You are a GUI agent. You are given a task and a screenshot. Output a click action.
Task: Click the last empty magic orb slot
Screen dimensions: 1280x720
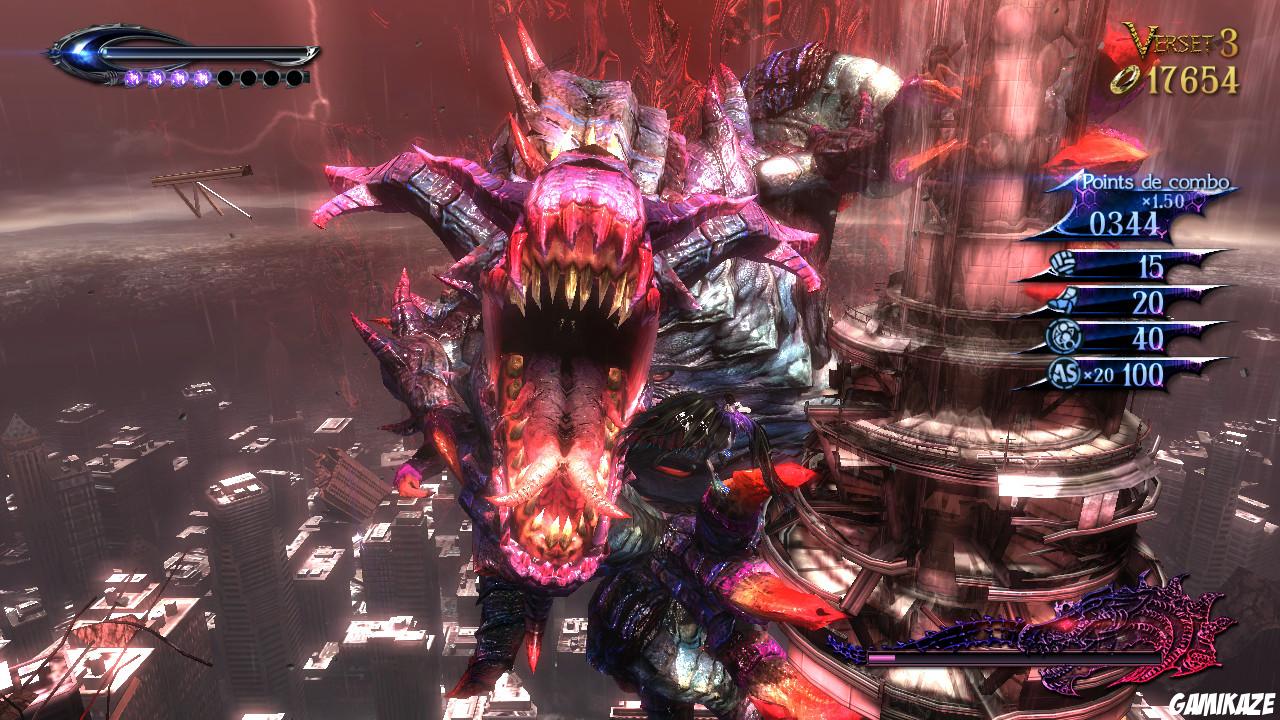[295, 78]
